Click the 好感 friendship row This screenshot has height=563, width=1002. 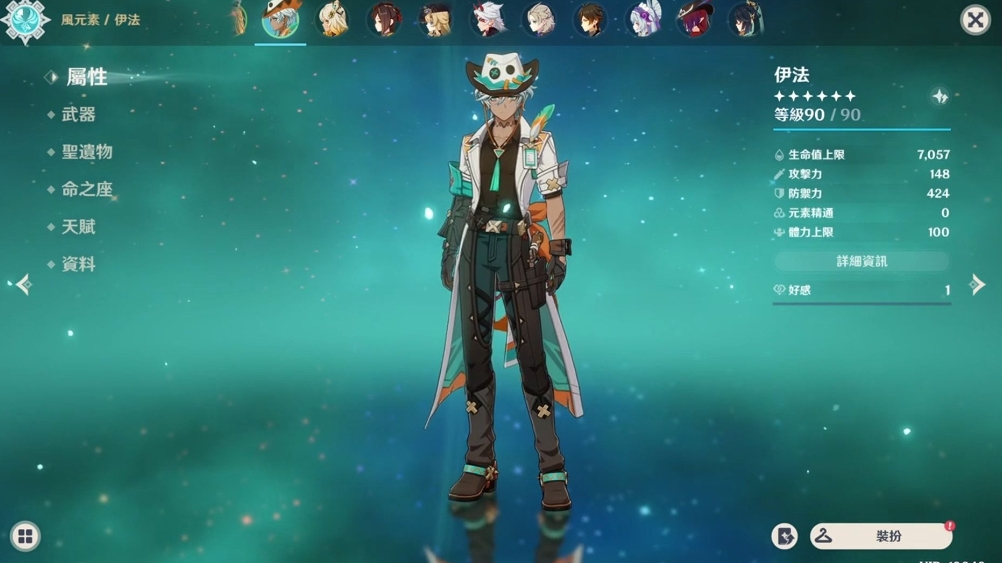861,290
